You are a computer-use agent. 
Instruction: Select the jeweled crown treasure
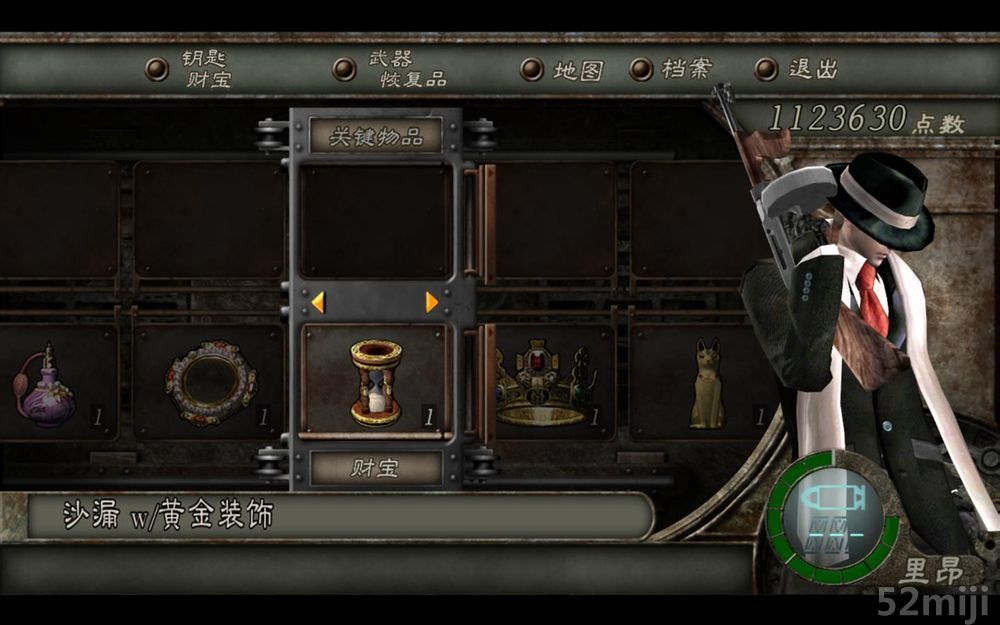[x=545, y=383]
